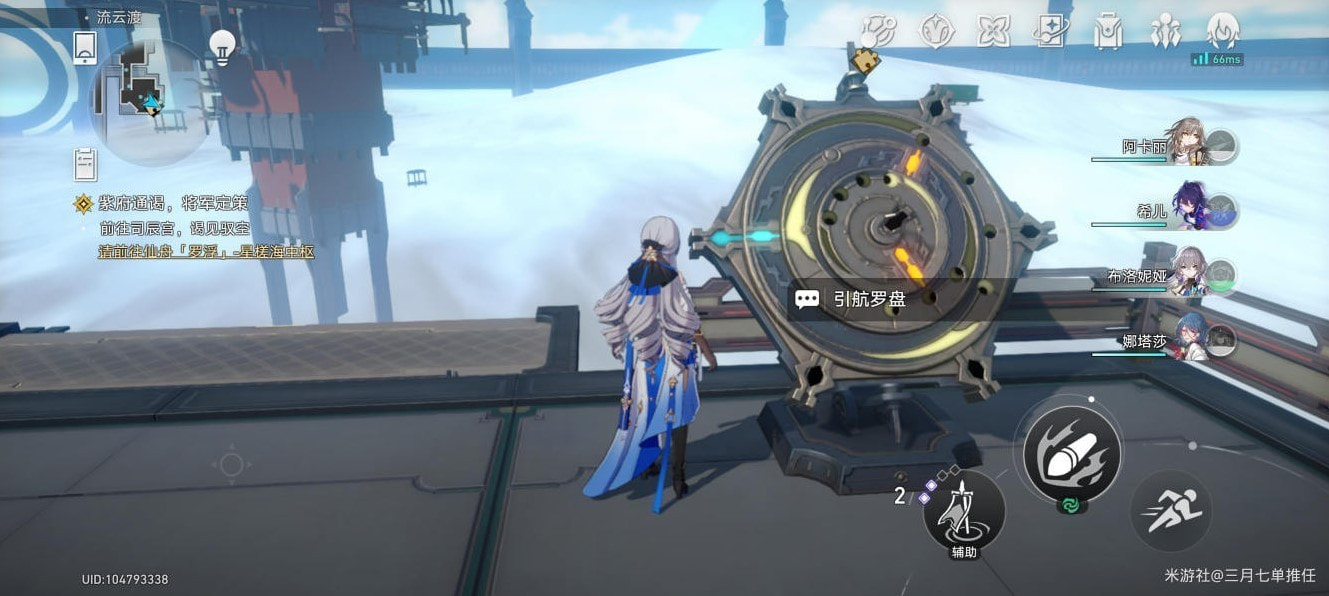
Task: Open the phone menu icon
Action: [x=85, y=47]
